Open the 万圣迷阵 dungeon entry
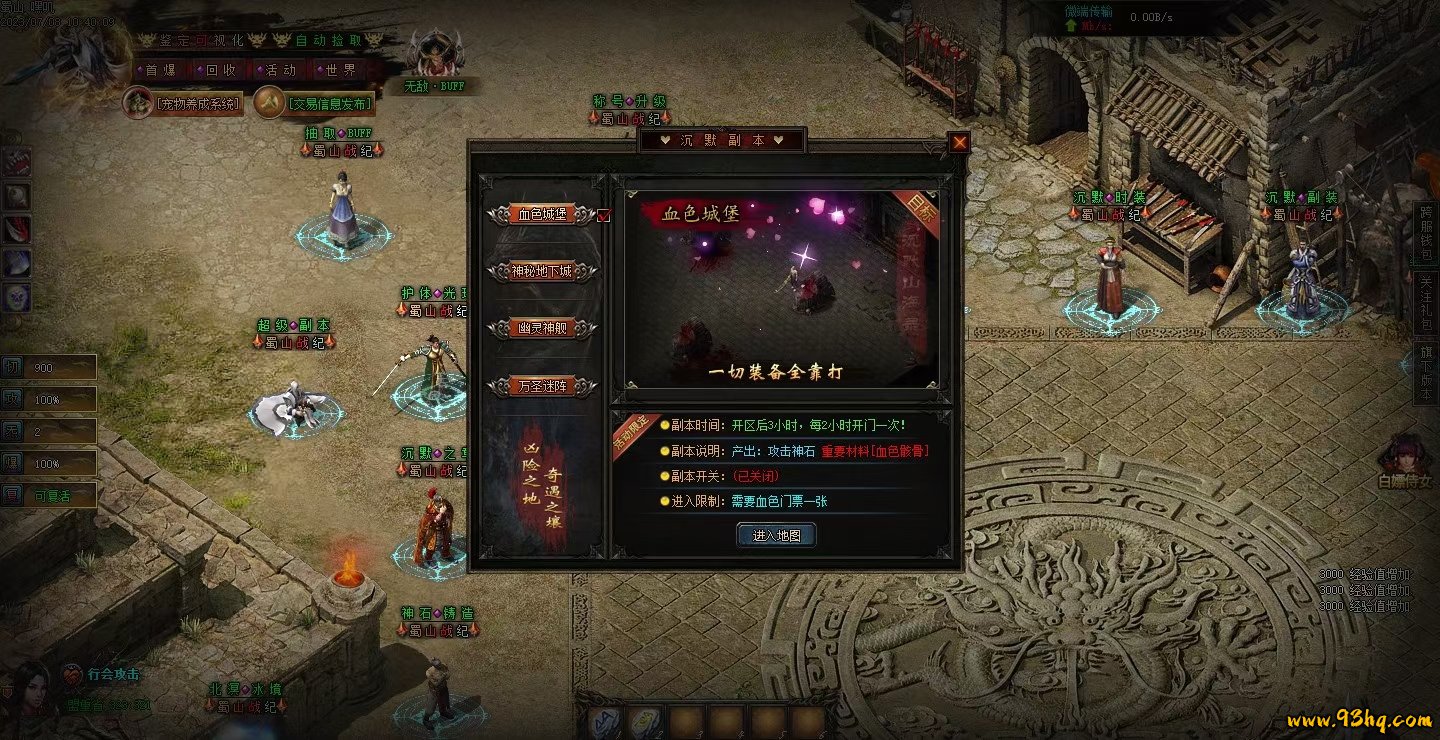This screenshot has height=740, width=1440. 543,385
